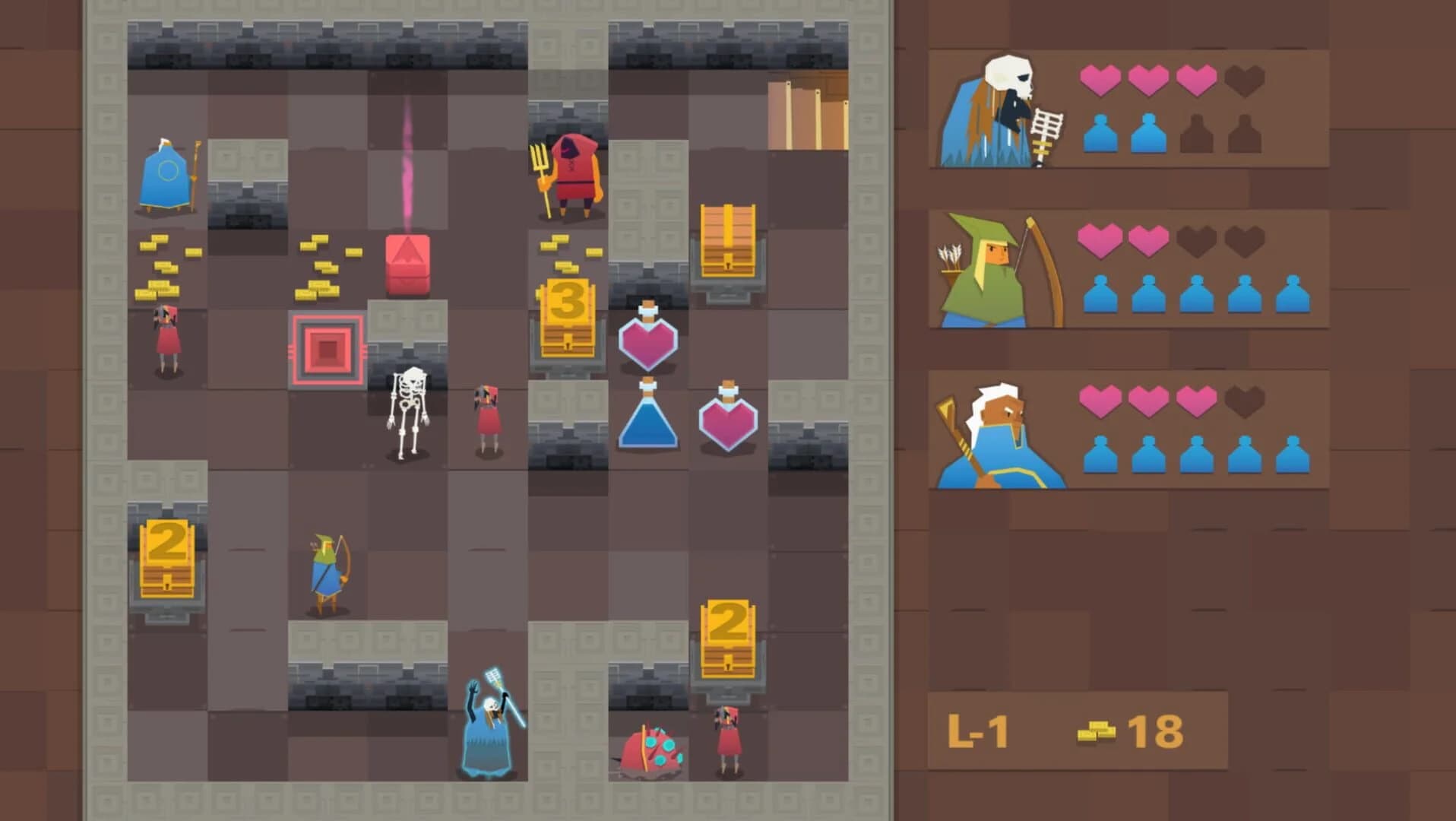Screen dimensions: 1456x821
Task: Click the pink smoke spawner block
Action: [x=408, y=262]
